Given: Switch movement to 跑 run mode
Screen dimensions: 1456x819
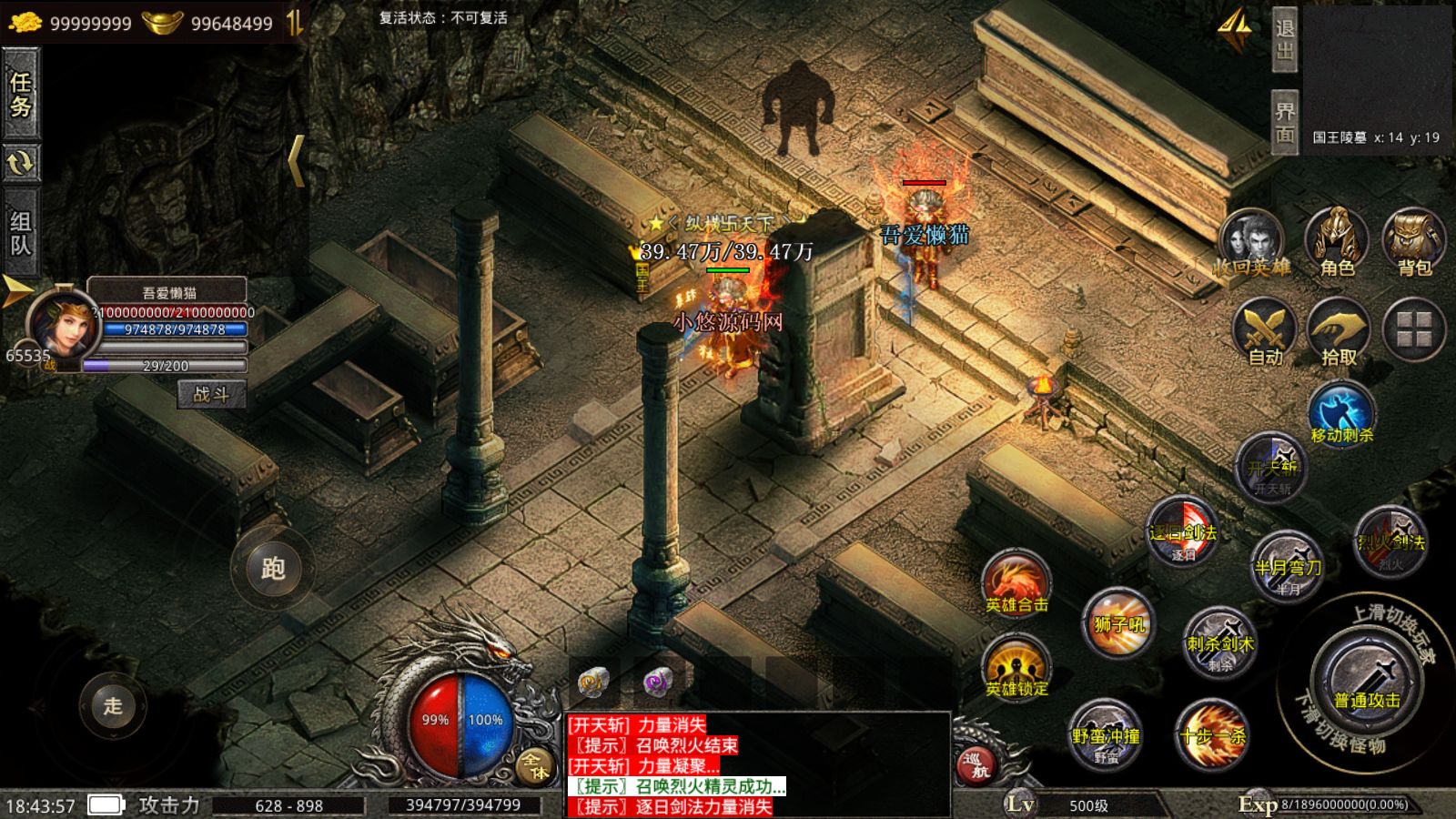Looking at the screenshot, I should pyautogui.click(x=272, y=569).
